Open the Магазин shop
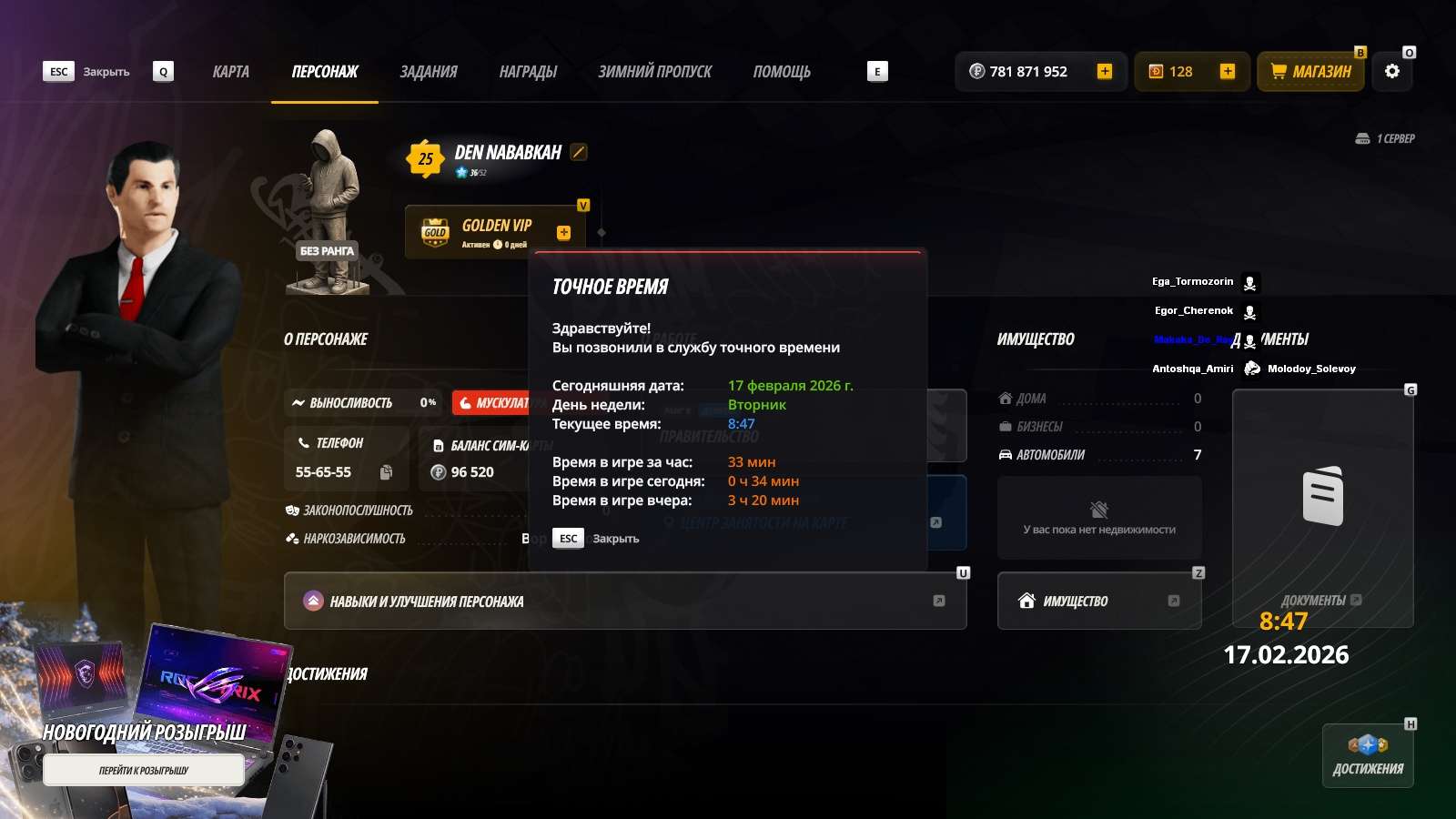Image resolution: width=1456 pixels, height=819 pixels. [x=1310, y=71]
